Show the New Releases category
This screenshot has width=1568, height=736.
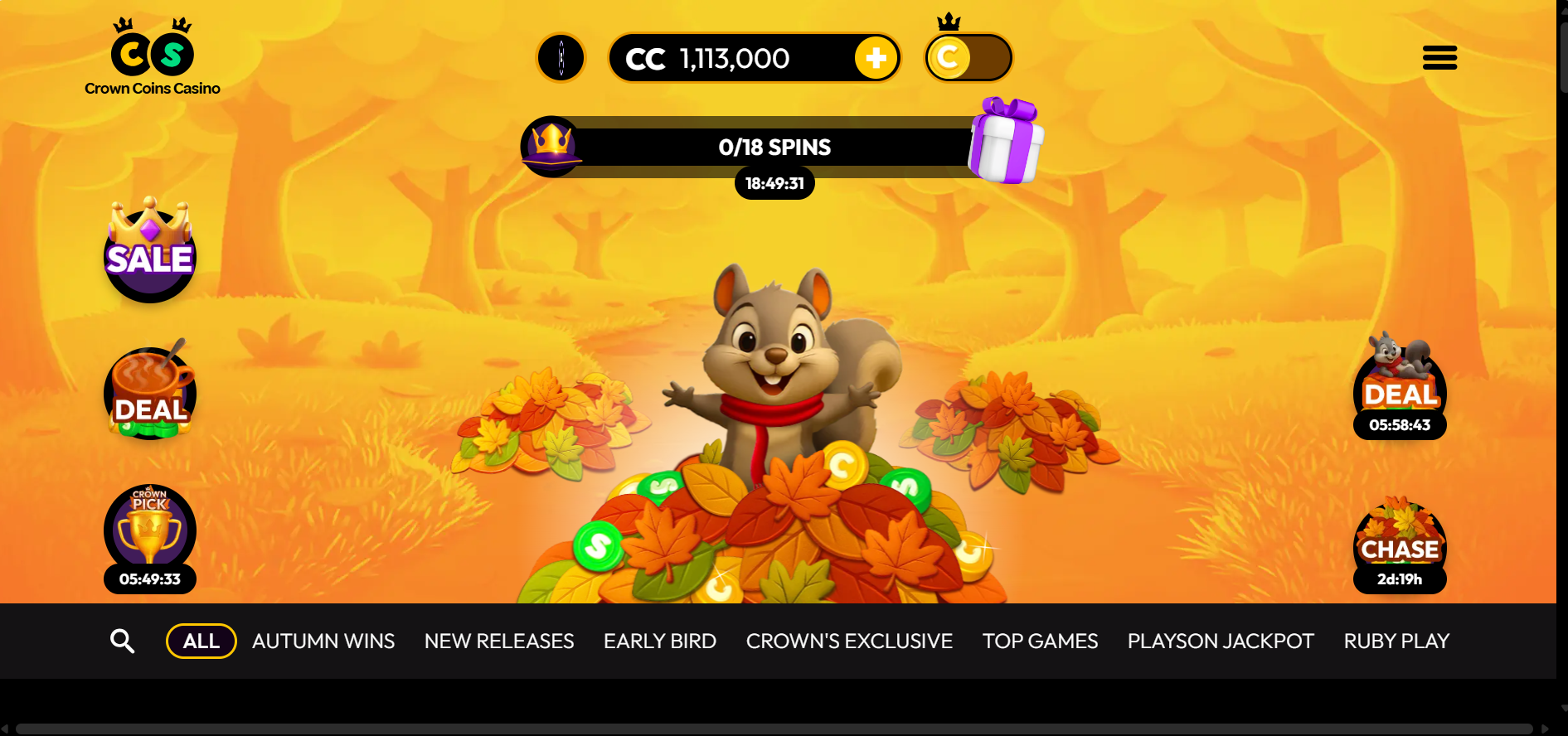[499, 641]
